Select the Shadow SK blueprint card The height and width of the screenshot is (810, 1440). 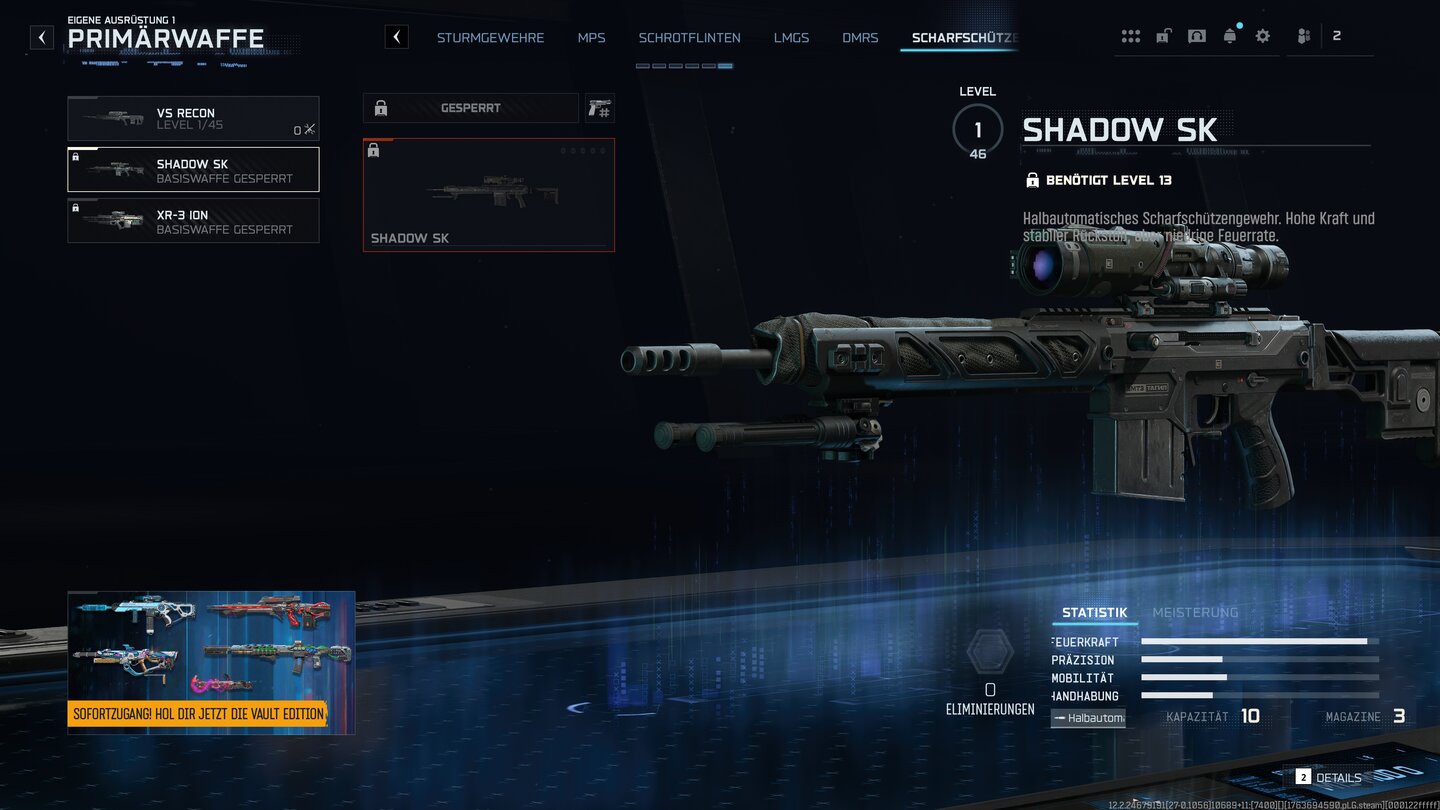[488, 195]
